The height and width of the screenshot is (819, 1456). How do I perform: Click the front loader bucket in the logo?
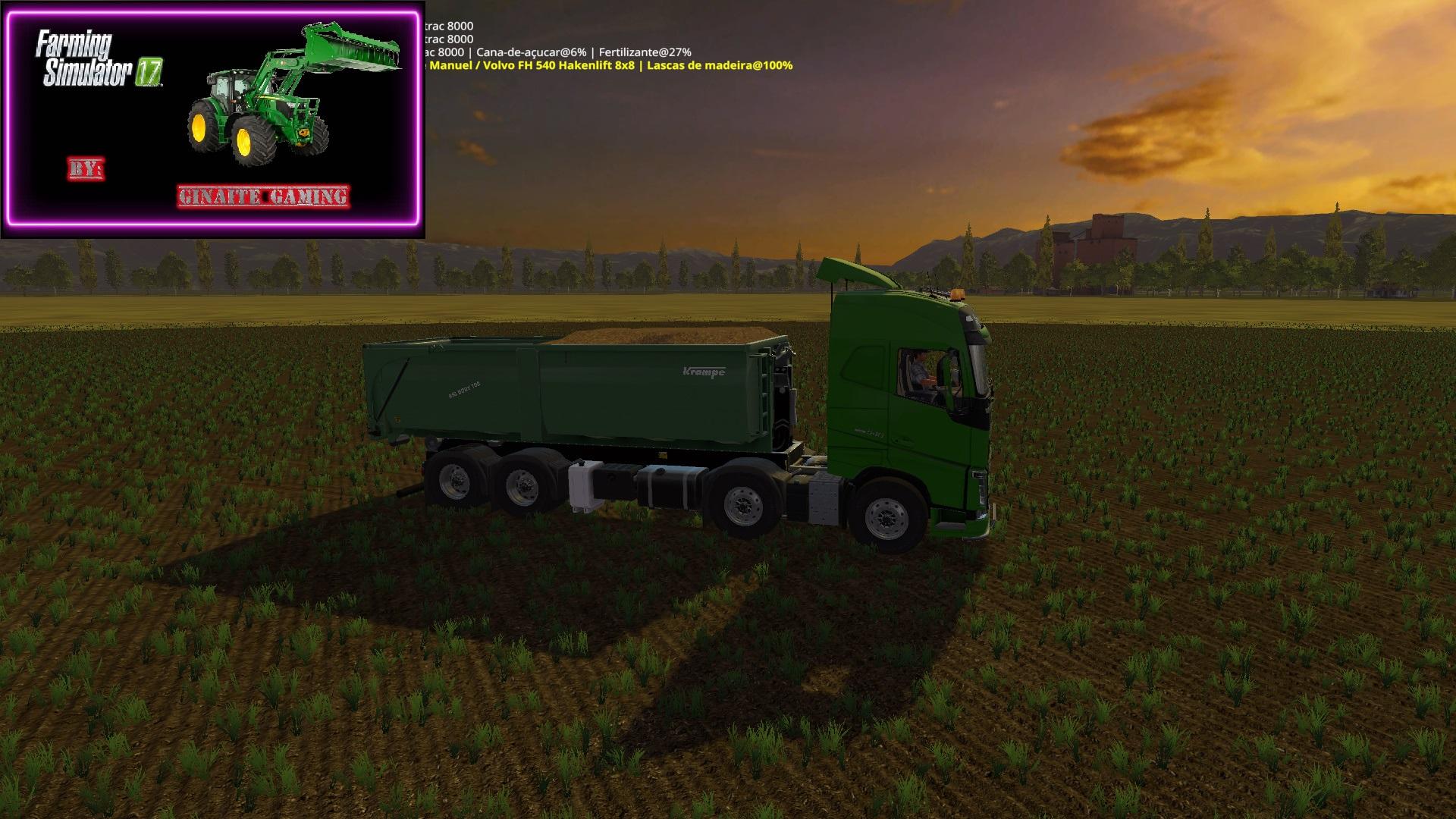click(x=349, y=53)
